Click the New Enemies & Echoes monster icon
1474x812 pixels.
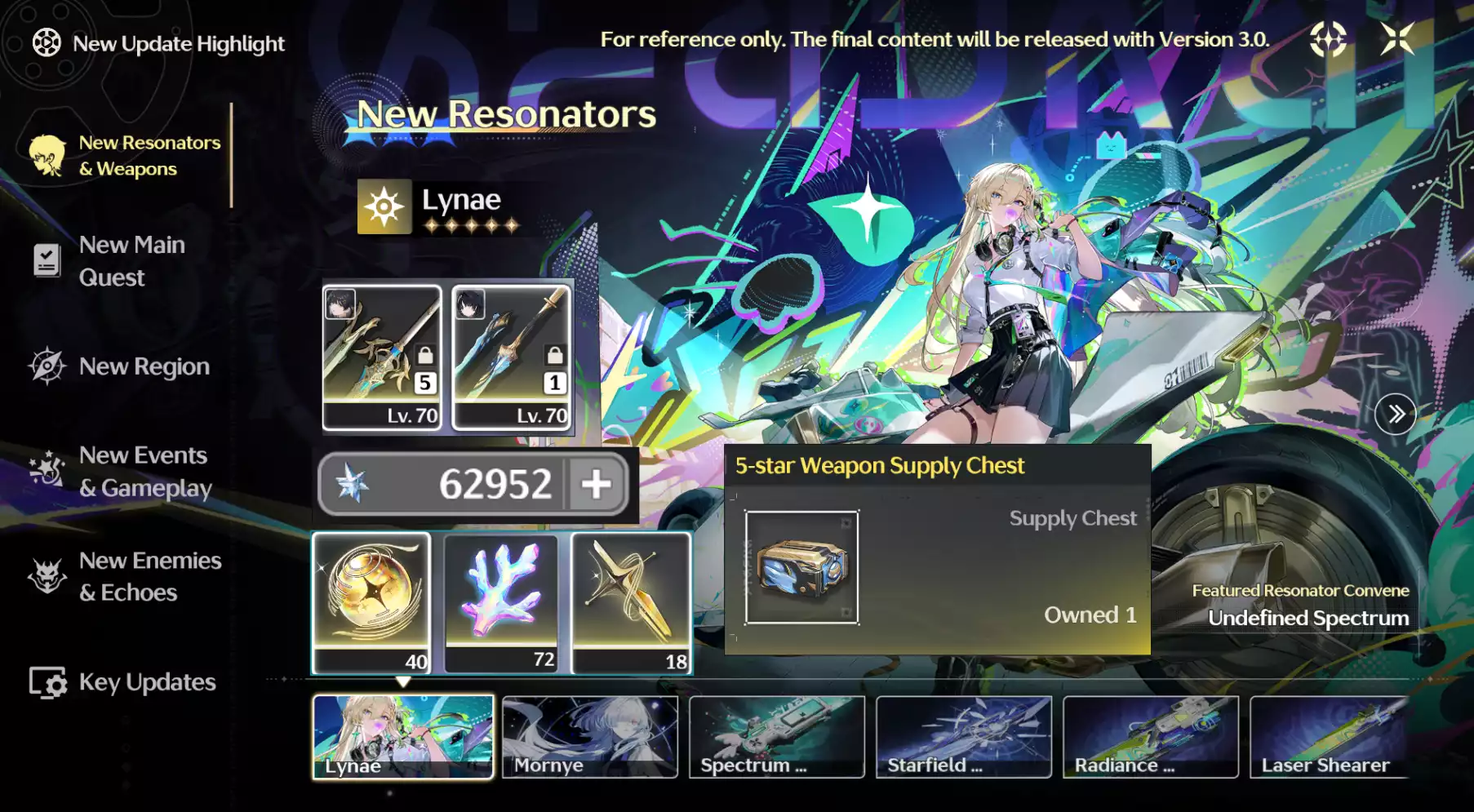coord(47,575)
